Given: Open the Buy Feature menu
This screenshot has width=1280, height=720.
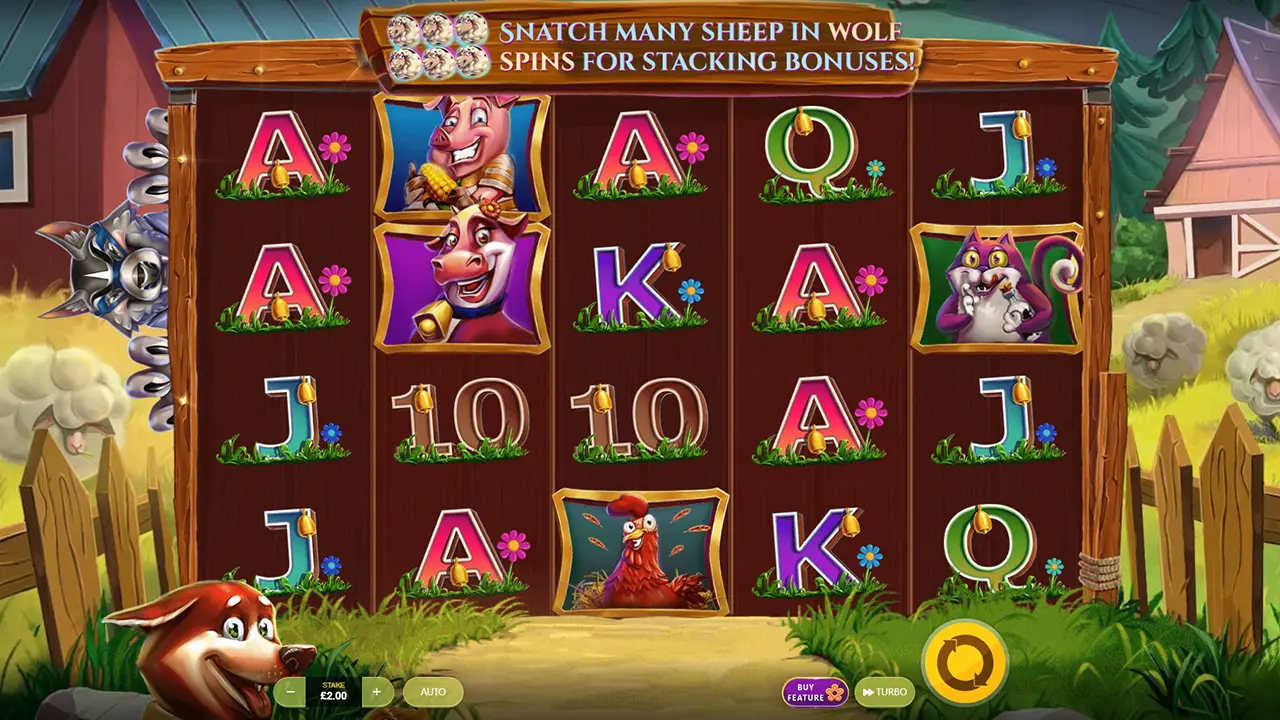Looking at the screenshot, I should click(814, 692).
